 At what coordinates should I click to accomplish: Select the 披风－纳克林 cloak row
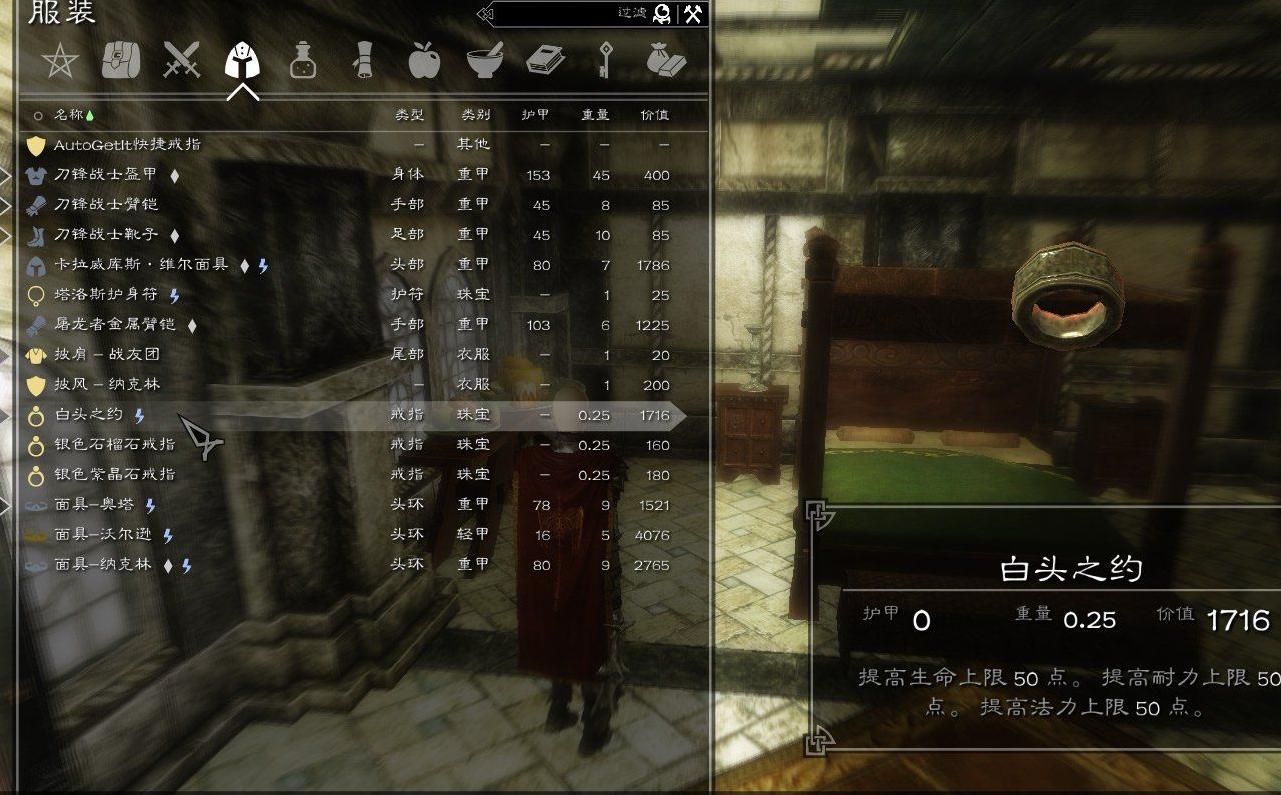click(107, 385)
